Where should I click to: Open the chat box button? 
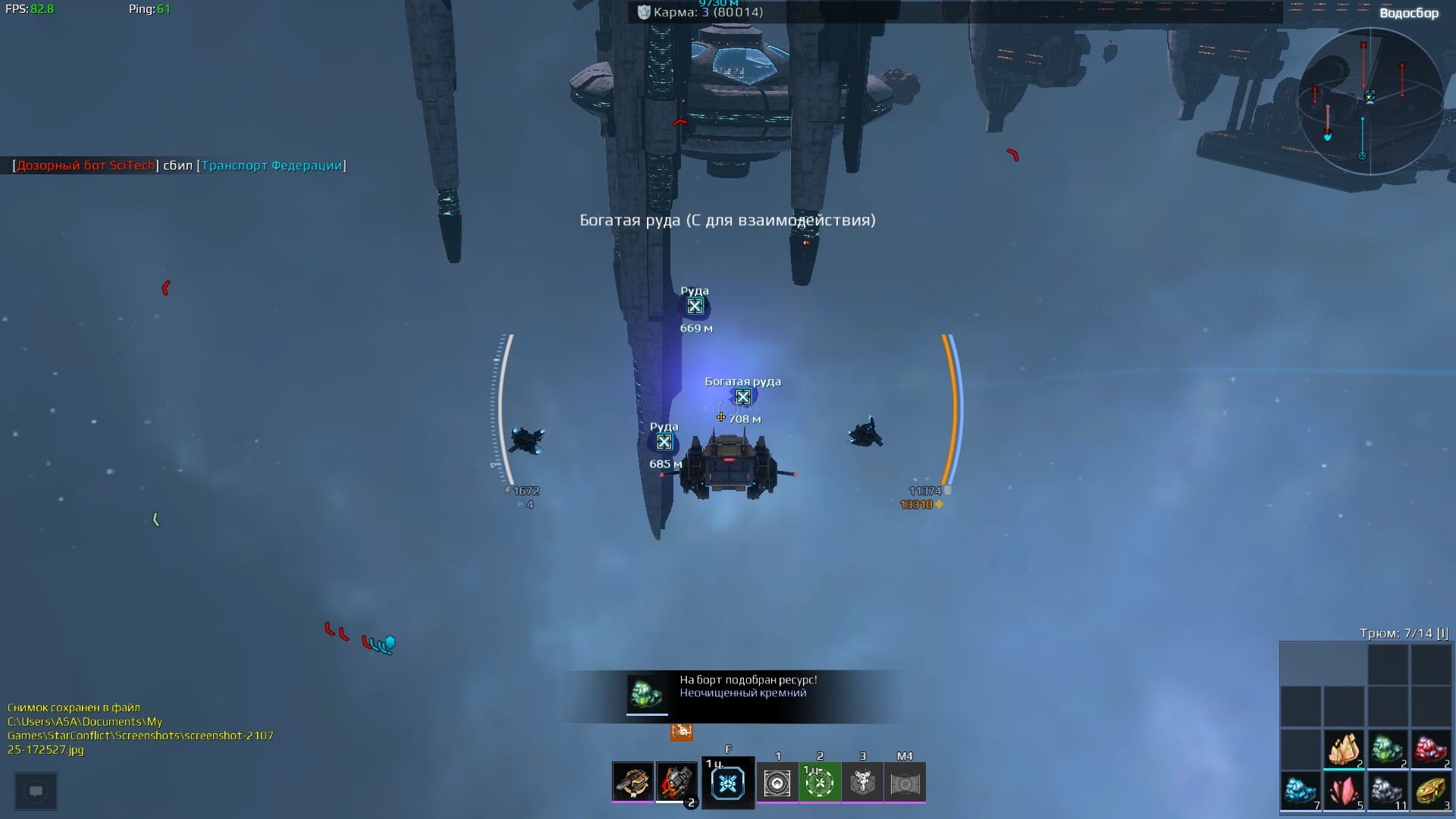(x=36, y=791)
